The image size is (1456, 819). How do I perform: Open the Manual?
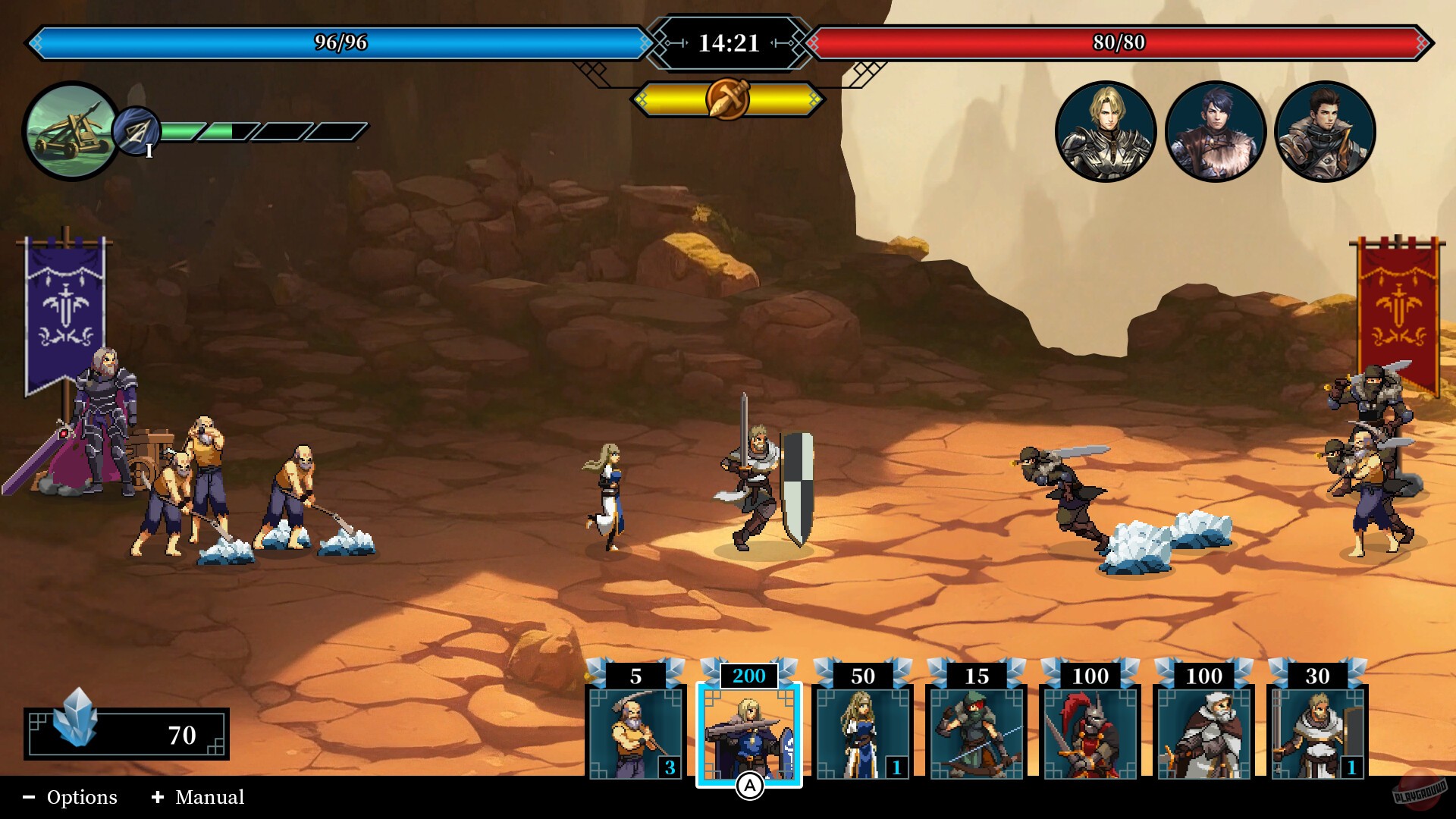[x=209, y=797]
